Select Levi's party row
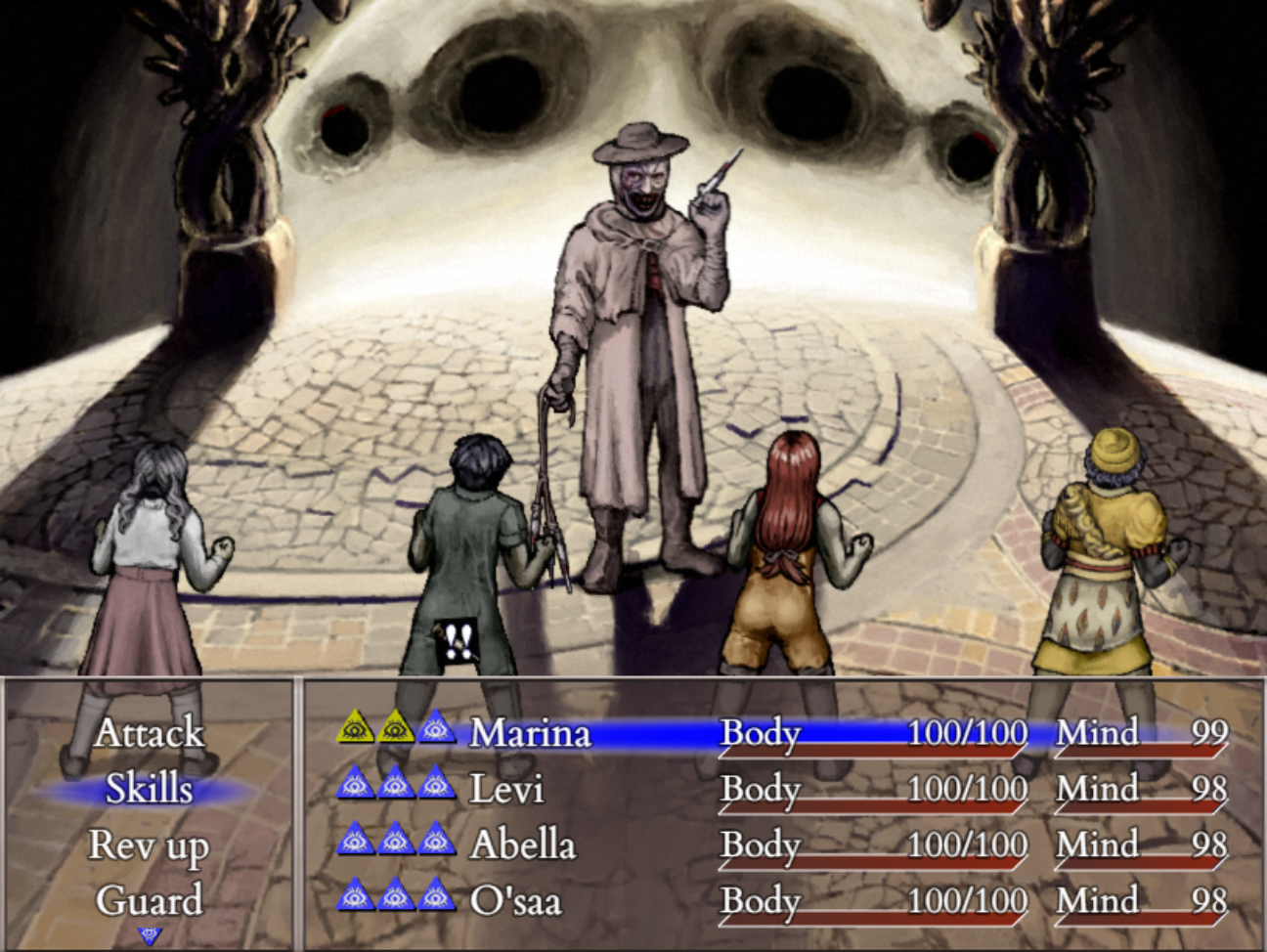Screen dimensions: 1267x952 506,789
